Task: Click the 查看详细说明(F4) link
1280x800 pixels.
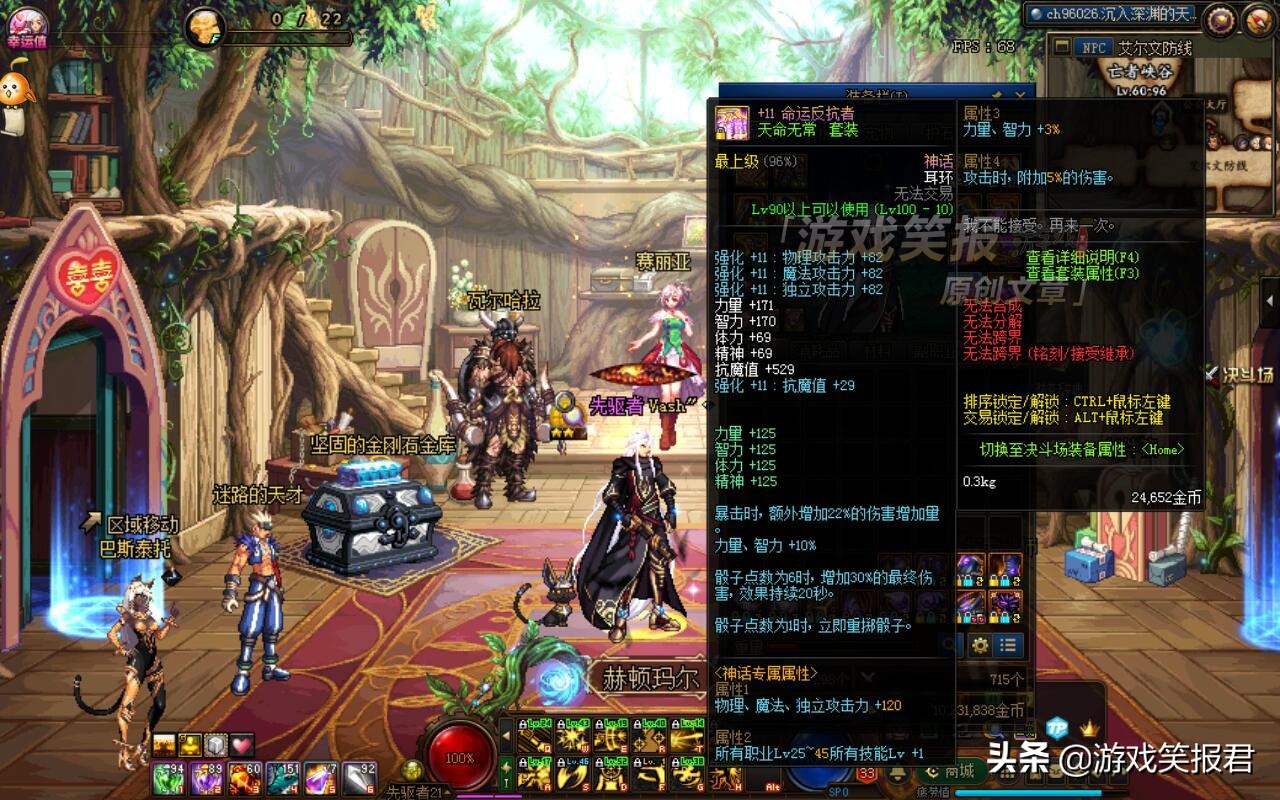Action: 1082,258
